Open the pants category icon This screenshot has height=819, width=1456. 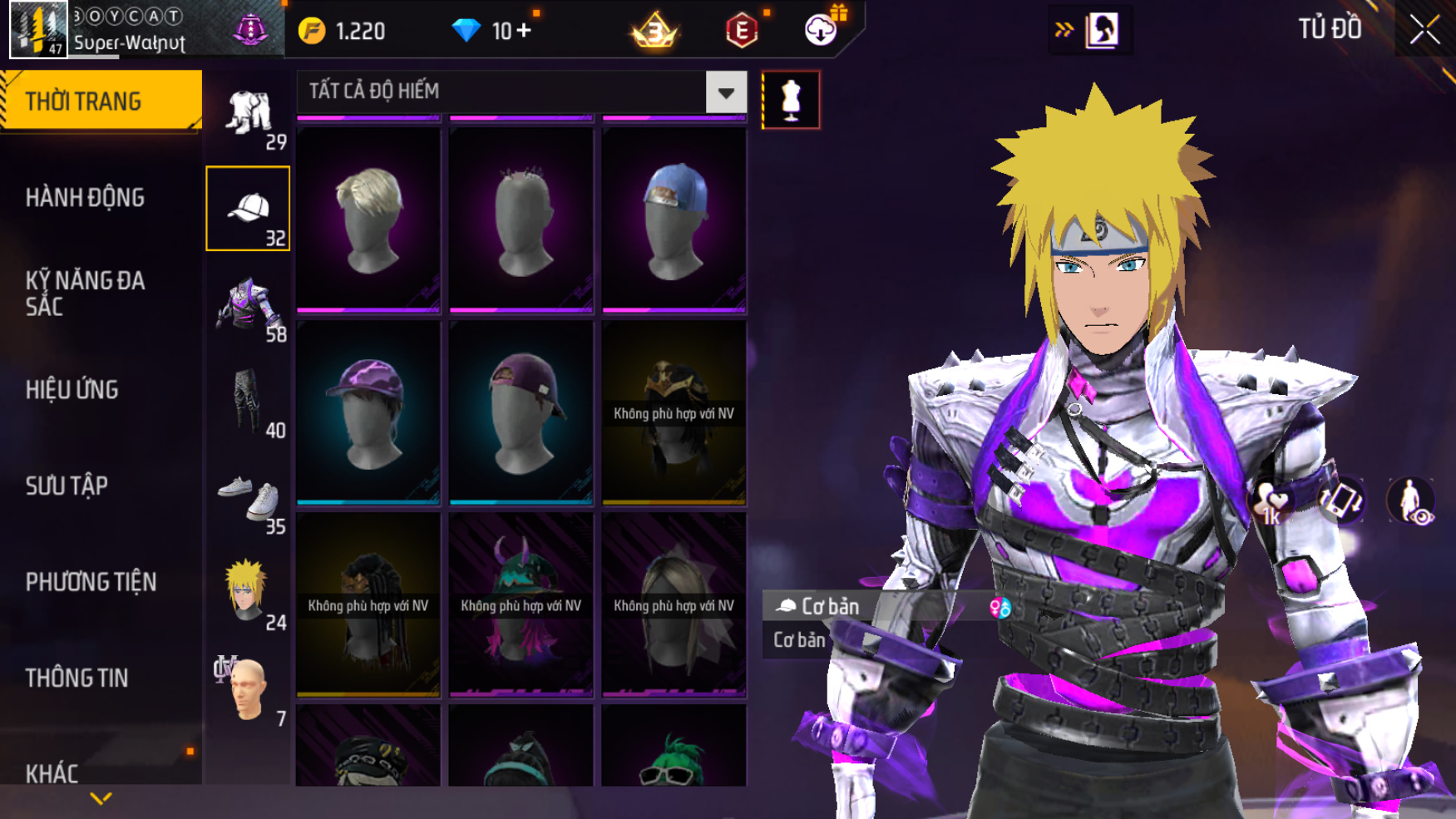[248, 402]
